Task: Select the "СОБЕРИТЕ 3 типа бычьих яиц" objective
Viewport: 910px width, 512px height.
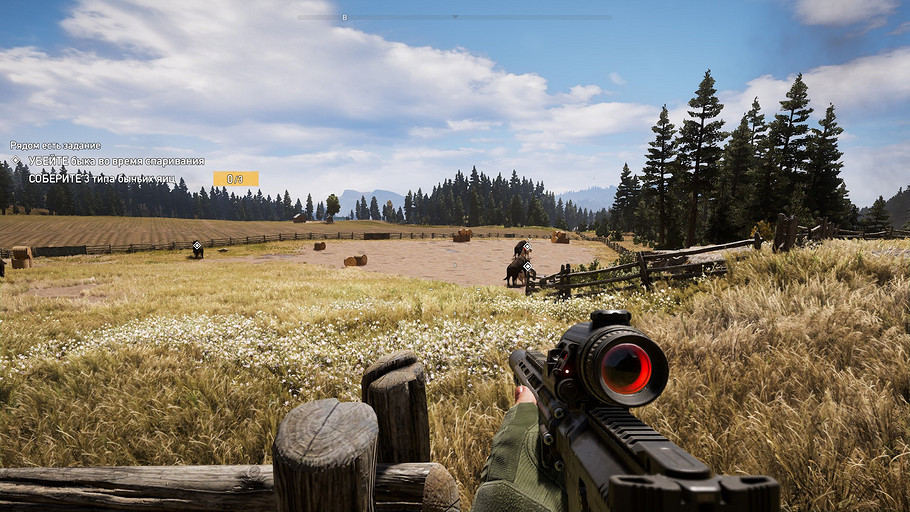Action: point(101,178)
